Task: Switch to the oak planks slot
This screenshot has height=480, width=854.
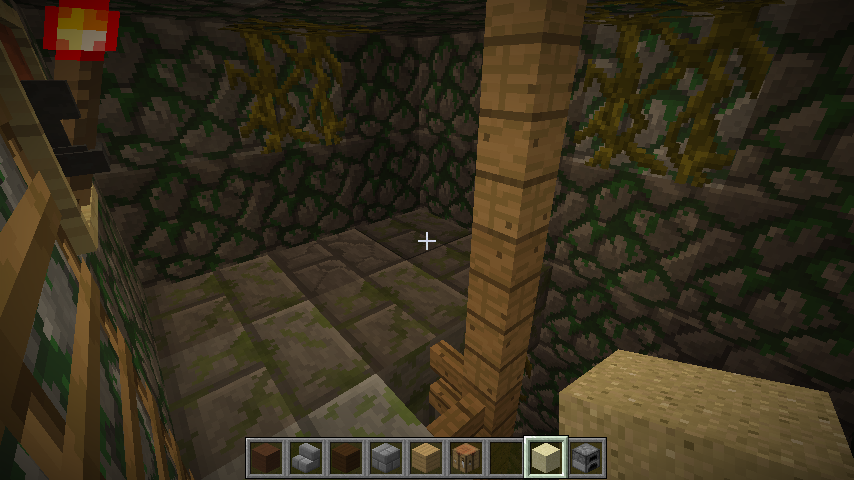Action: [426, 458]
